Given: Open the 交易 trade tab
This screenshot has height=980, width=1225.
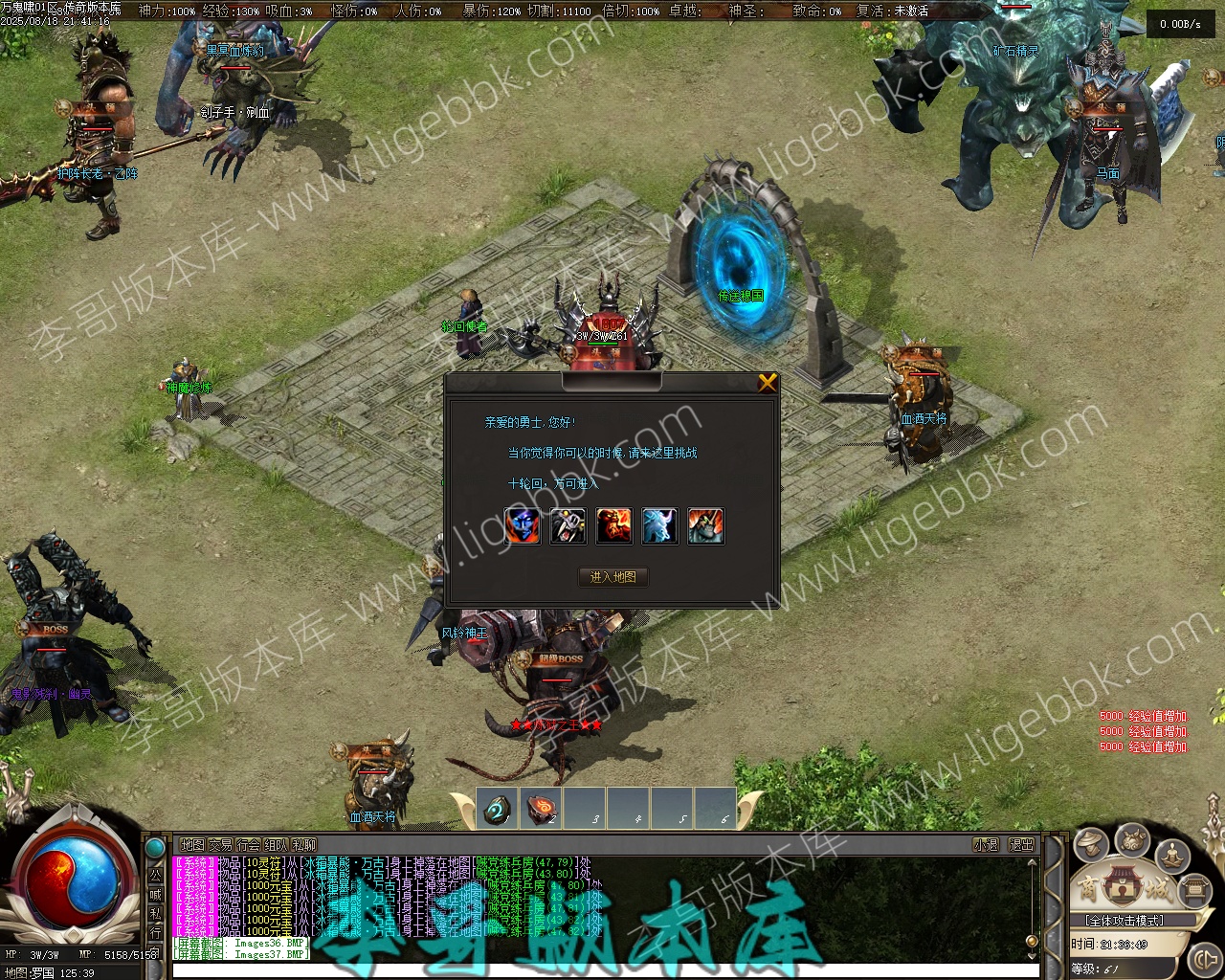Looking at the screenshot, I should tap(220, 845).
